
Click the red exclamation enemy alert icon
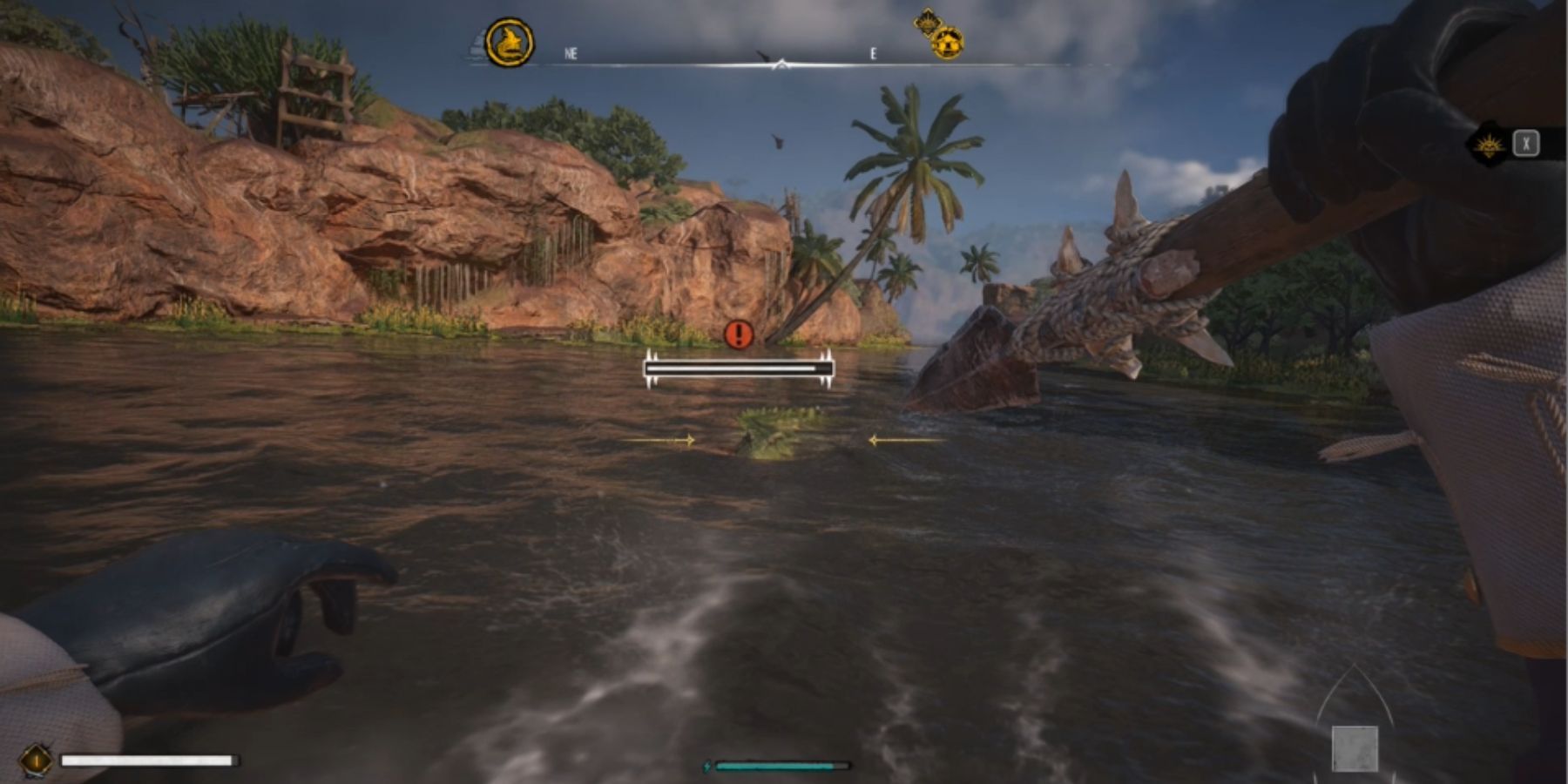point(739,335)
